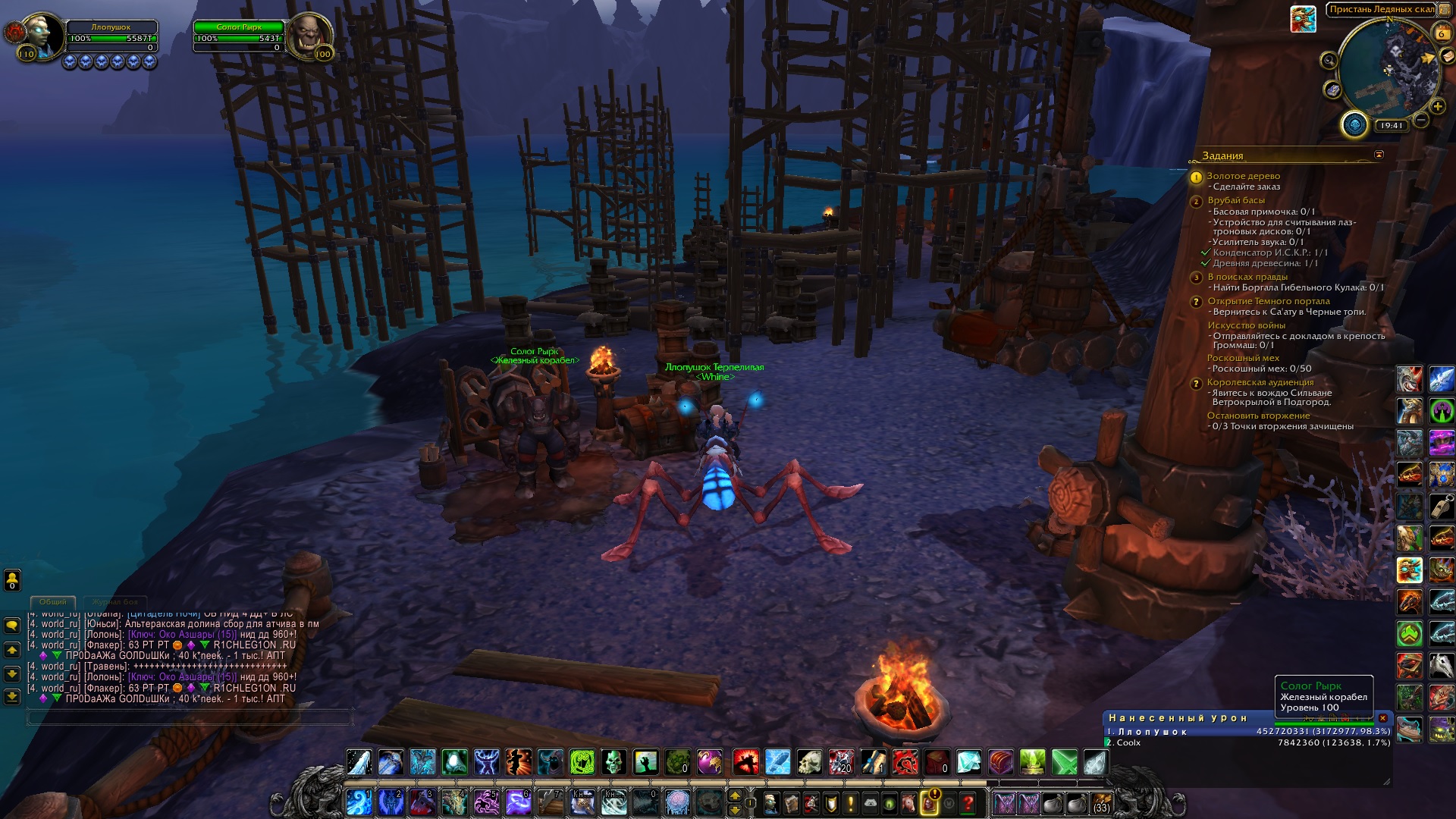
Task: Zoom in the minimap
Action: pos(1437,106)
